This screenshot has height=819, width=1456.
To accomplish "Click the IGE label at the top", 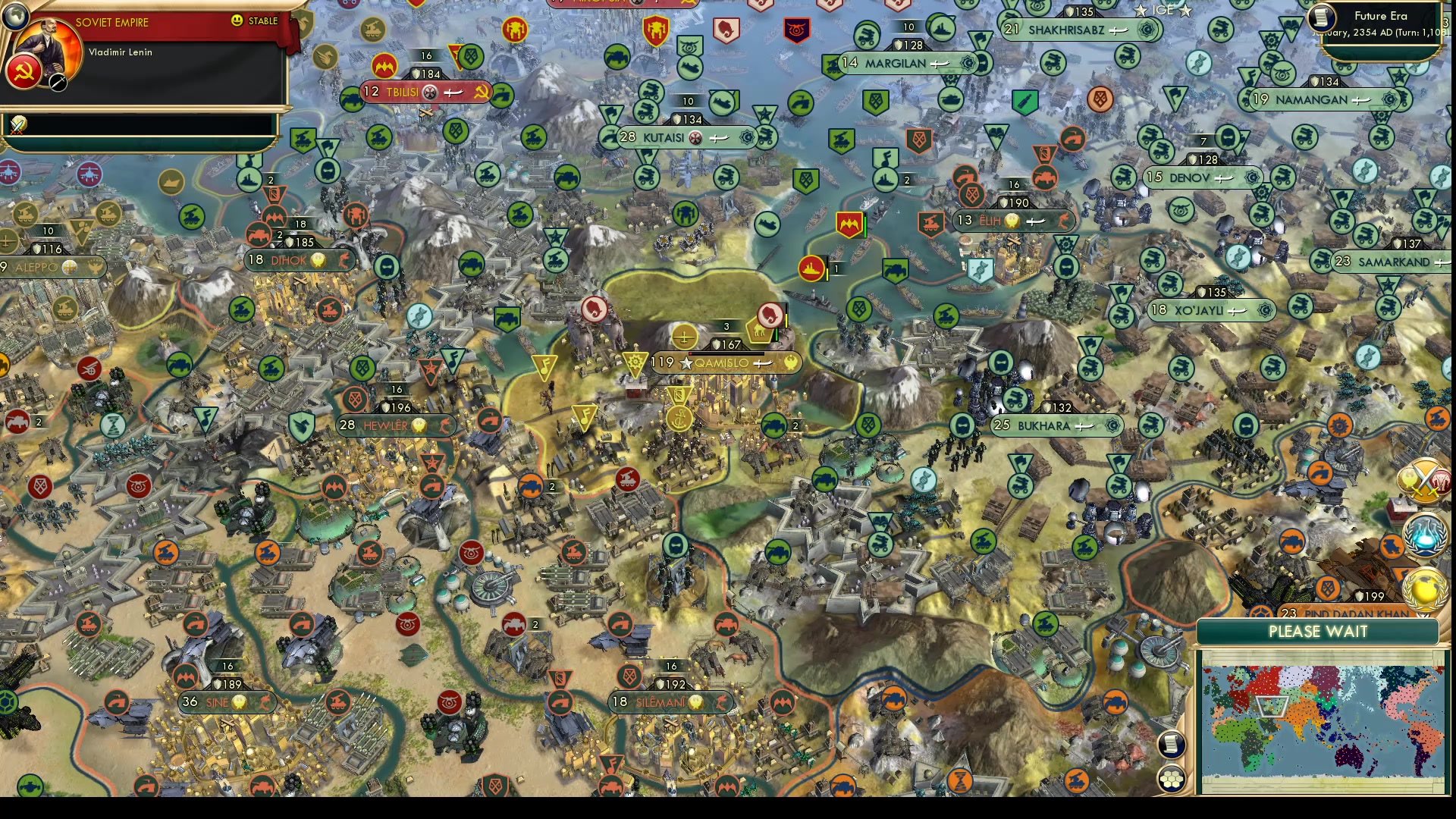I will pyautogui.click(x=1163, y=10).
